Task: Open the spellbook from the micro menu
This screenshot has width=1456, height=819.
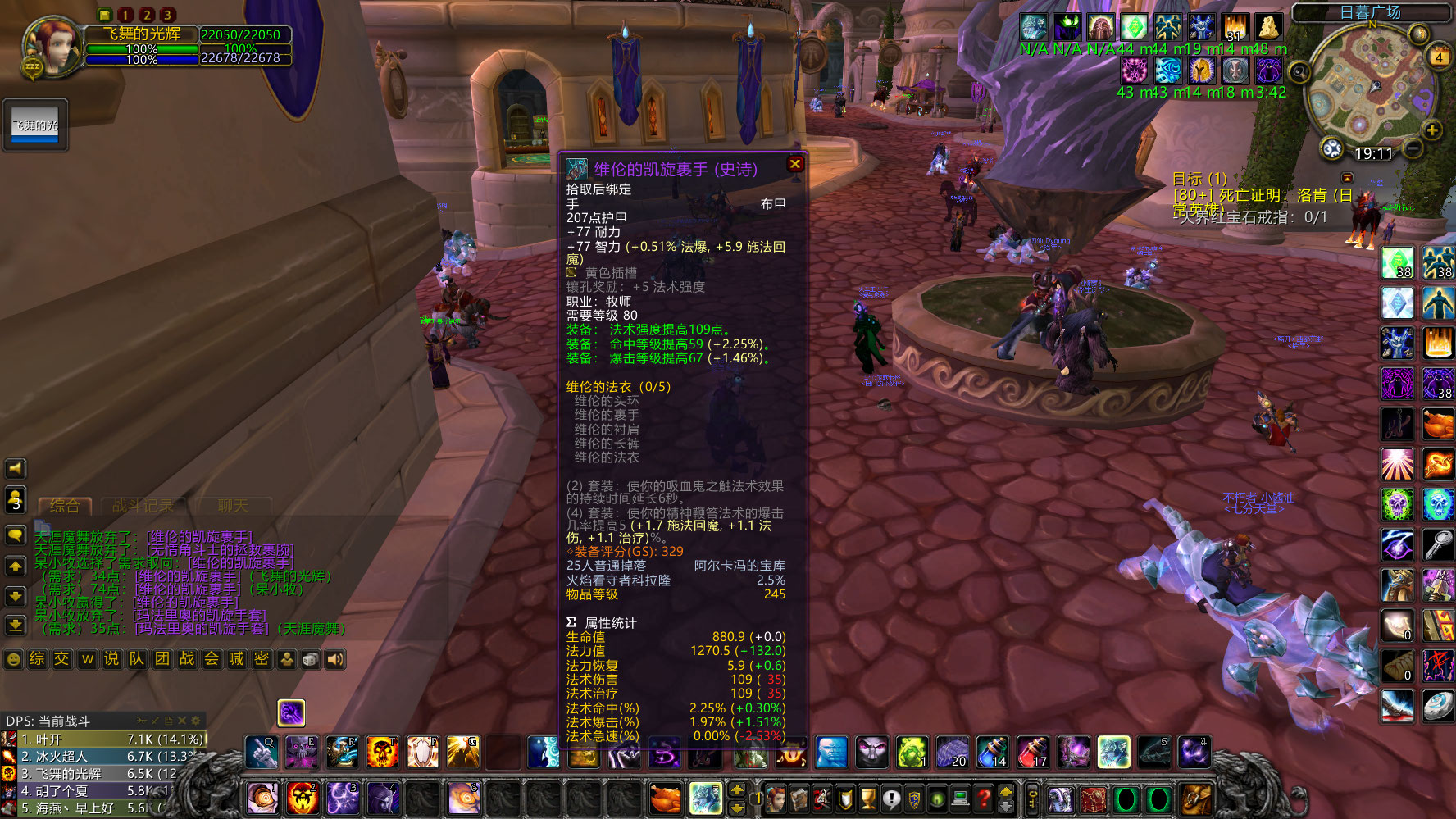Action: (x=799, y=799)
